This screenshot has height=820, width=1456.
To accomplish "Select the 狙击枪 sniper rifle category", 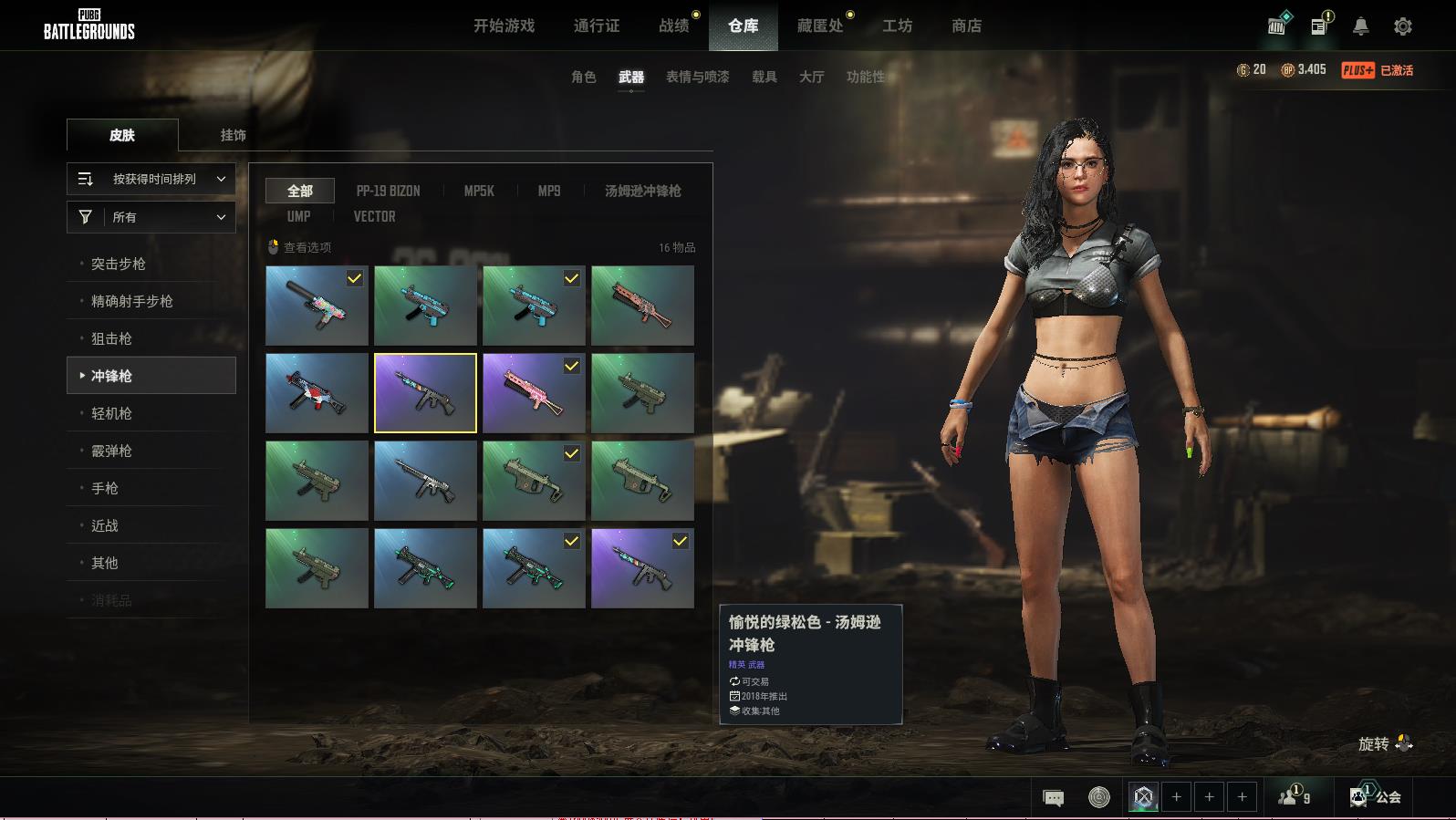I will point(111,338).
